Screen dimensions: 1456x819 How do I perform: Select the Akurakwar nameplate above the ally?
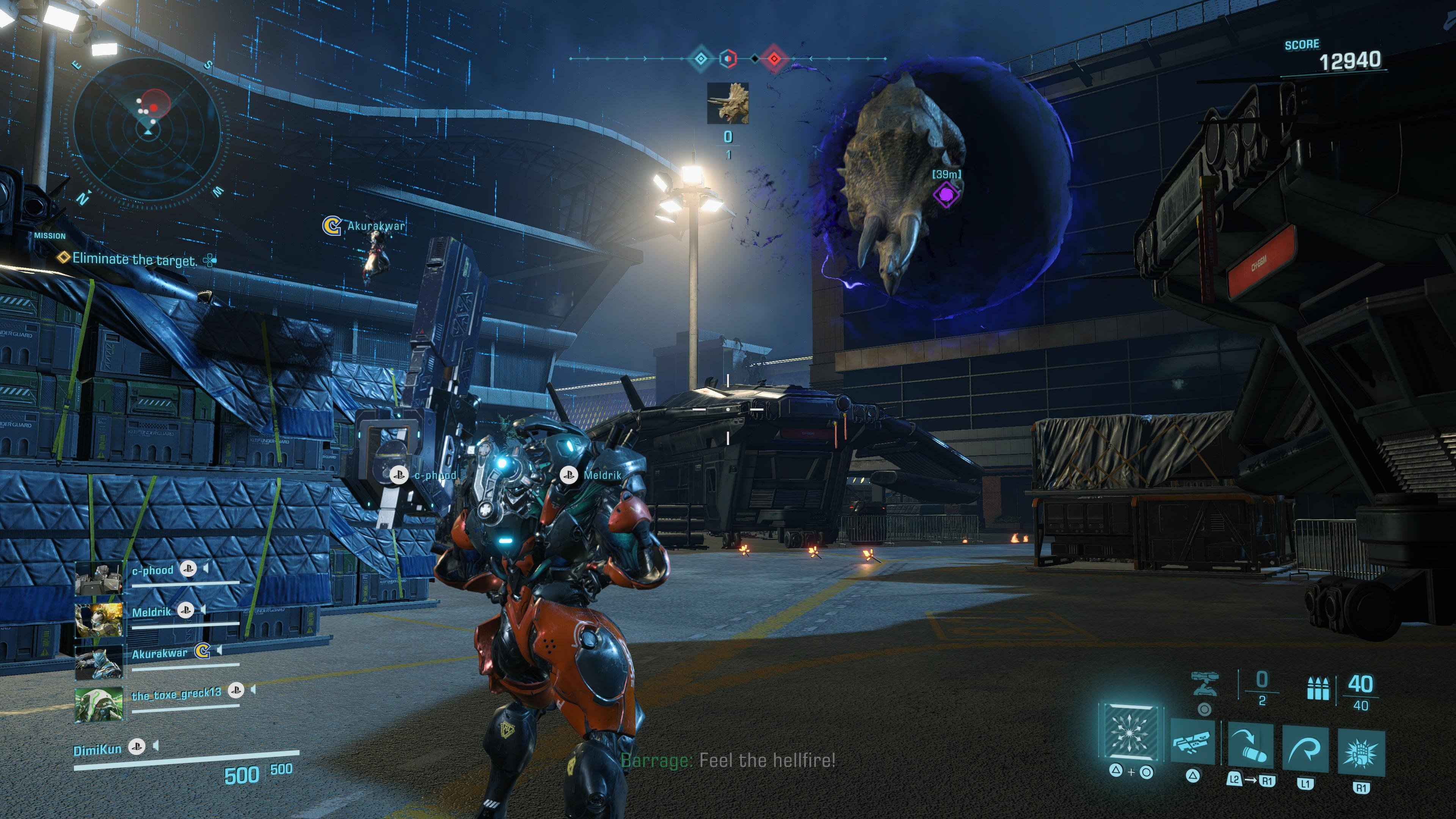coord(375,226)
